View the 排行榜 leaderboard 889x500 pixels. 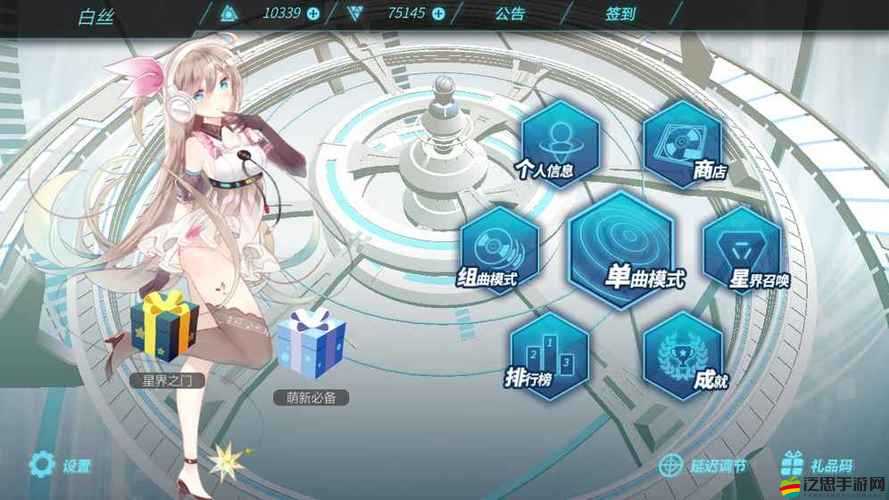[x=548, y=355]
